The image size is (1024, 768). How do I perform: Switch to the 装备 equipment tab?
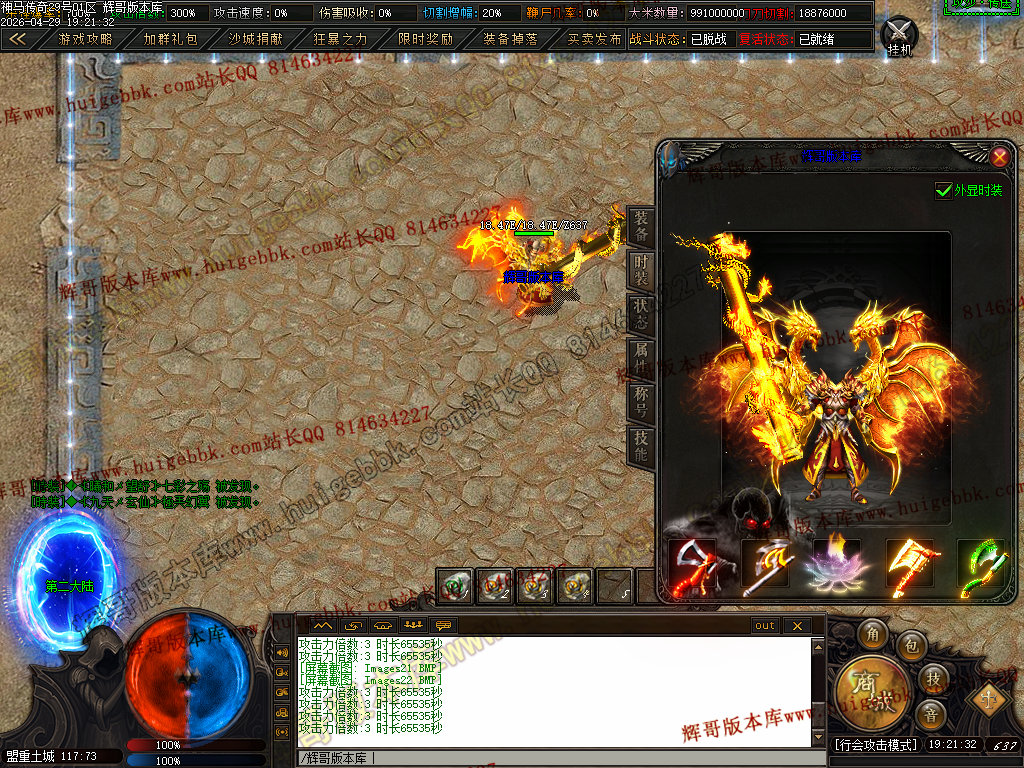pos(641,227)
